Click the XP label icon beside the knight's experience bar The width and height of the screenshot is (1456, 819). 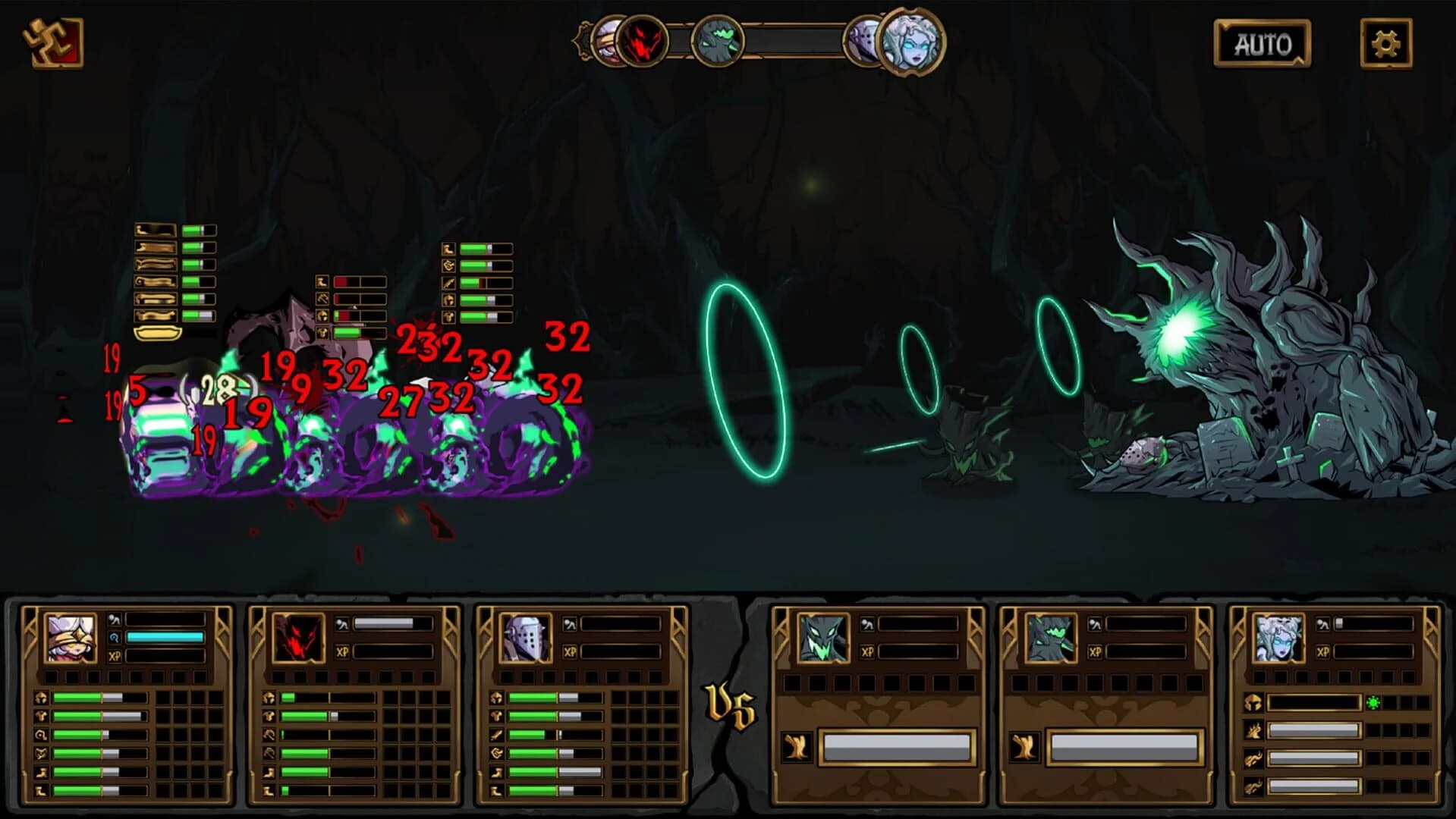coord(569,651)
